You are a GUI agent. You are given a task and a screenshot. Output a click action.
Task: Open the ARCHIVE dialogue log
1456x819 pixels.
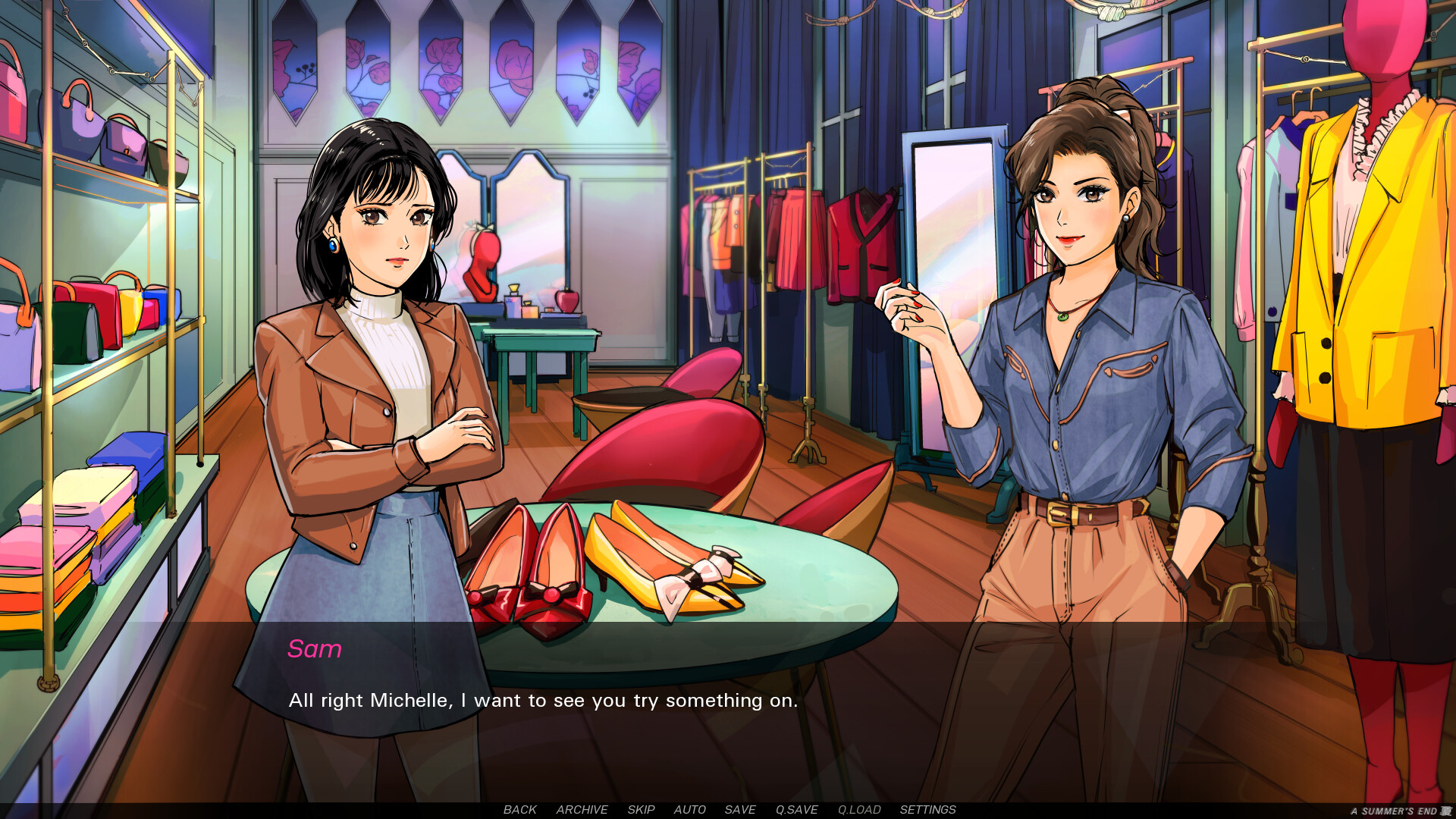click(x=582, y=810)
